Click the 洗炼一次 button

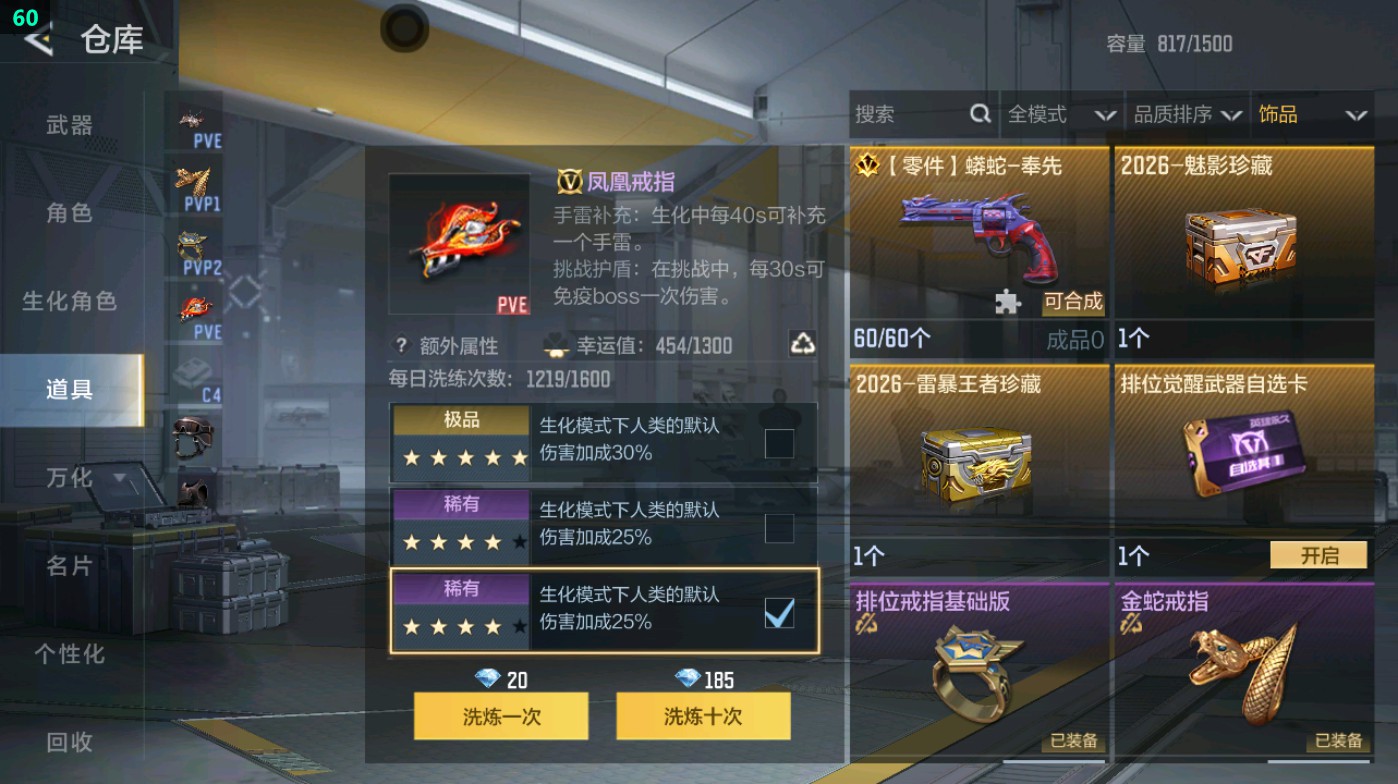click(x=500, y=716)
